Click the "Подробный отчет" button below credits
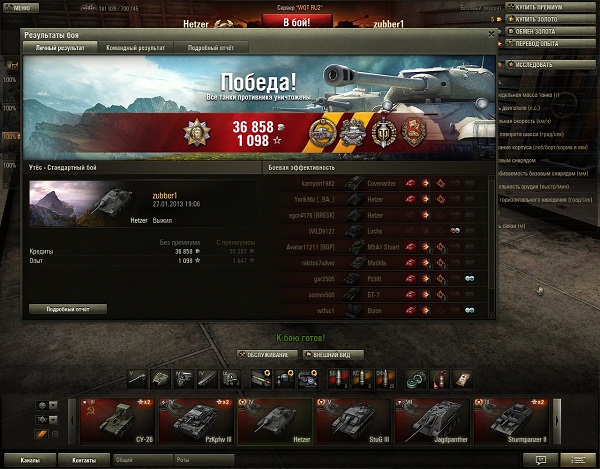 coord(69,310)
